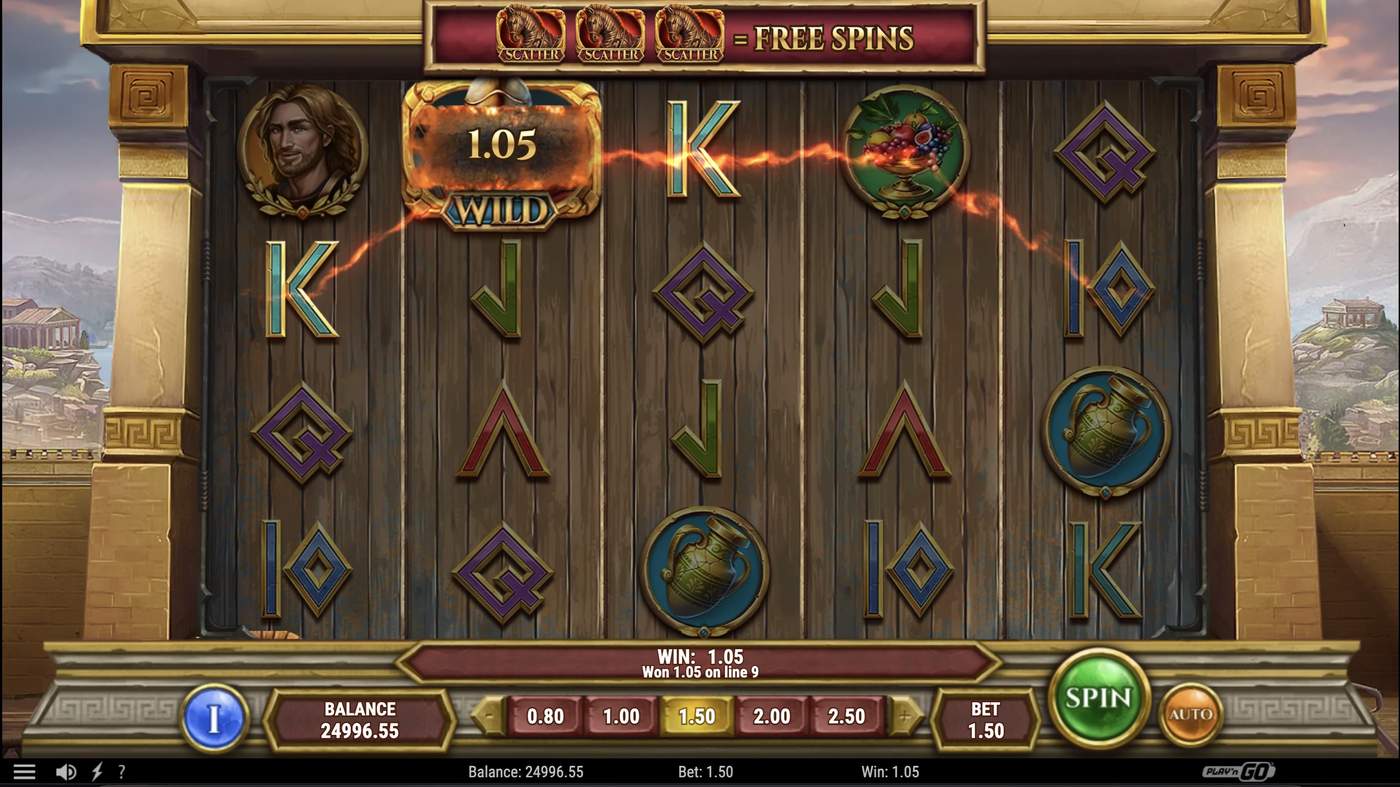Open the game menu via hamburger icon
1400x787 pixels.
point(25,770)
